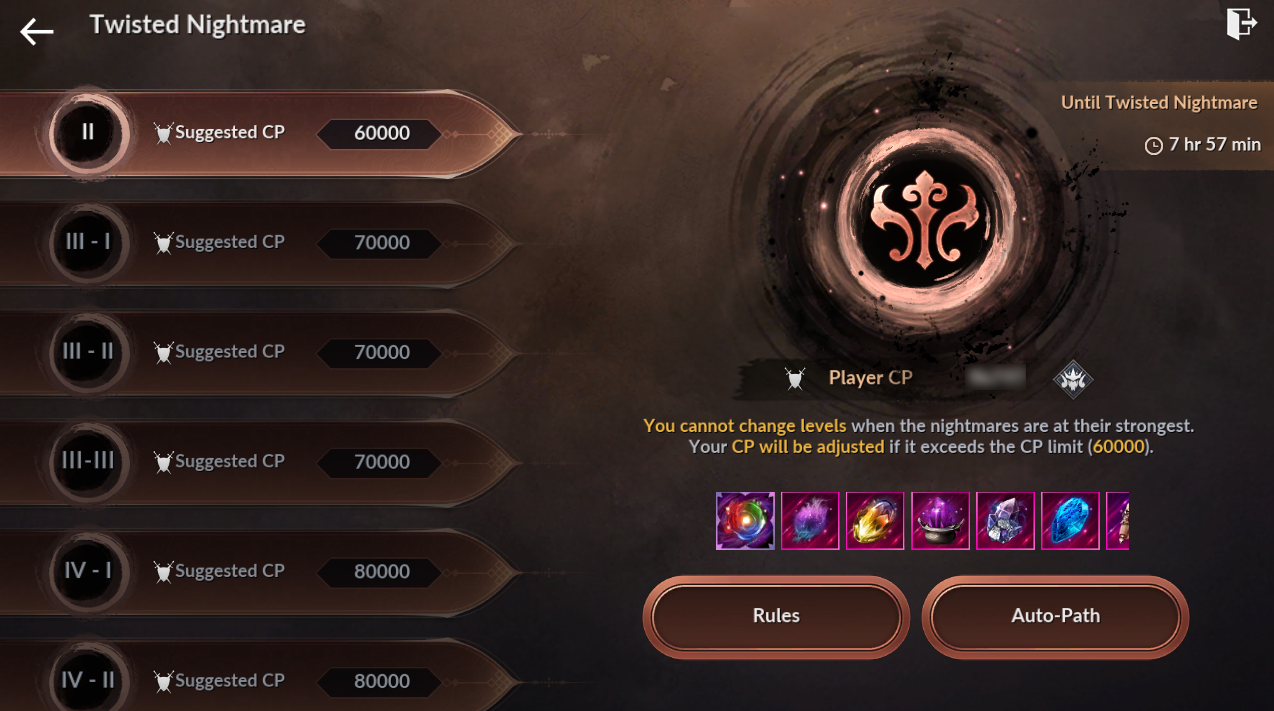View the purple crystal cauldron reward
The image size is (1274, 711).
point(940,521)
